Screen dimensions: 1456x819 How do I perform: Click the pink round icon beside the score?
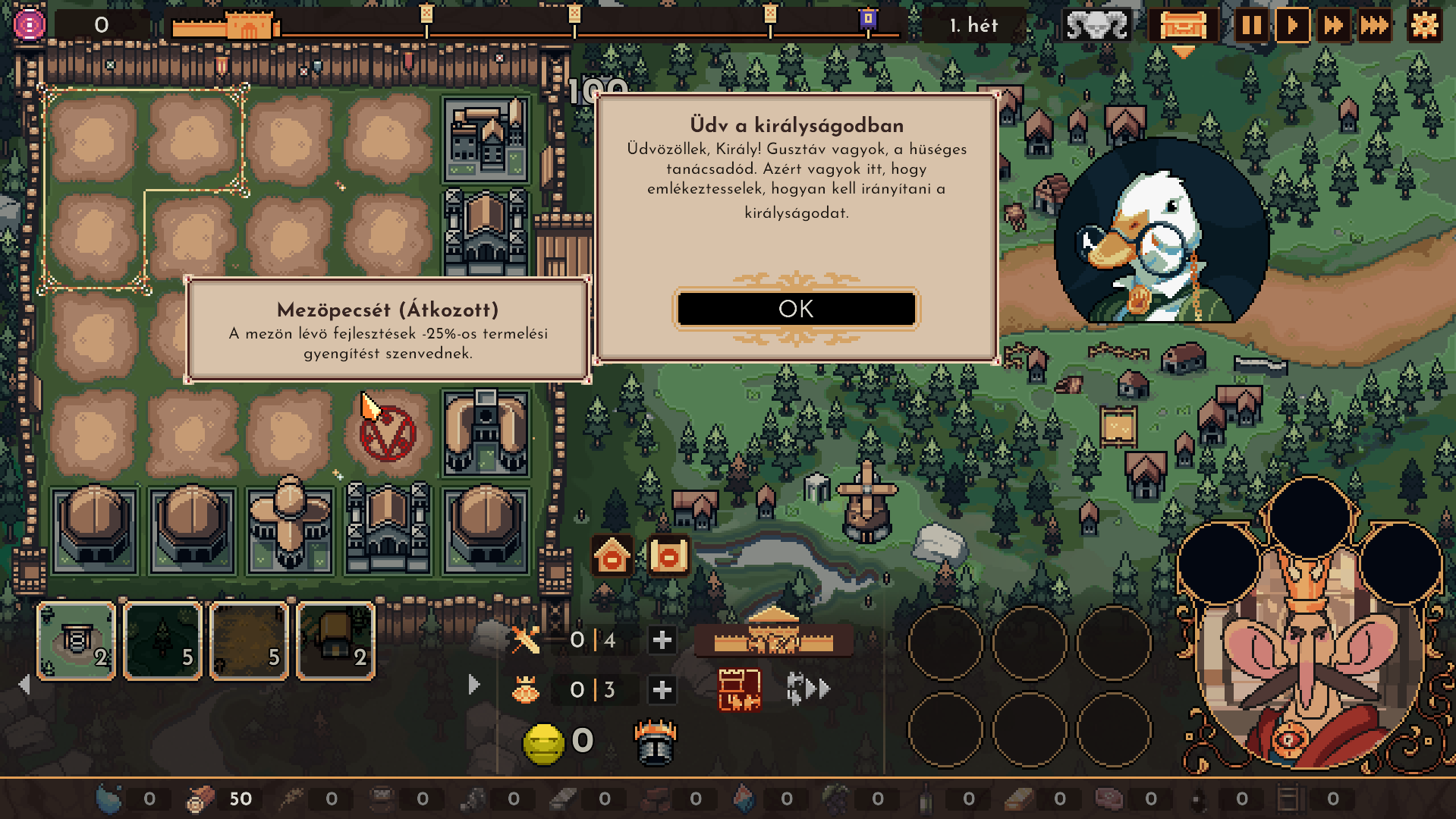coord(30,25)
